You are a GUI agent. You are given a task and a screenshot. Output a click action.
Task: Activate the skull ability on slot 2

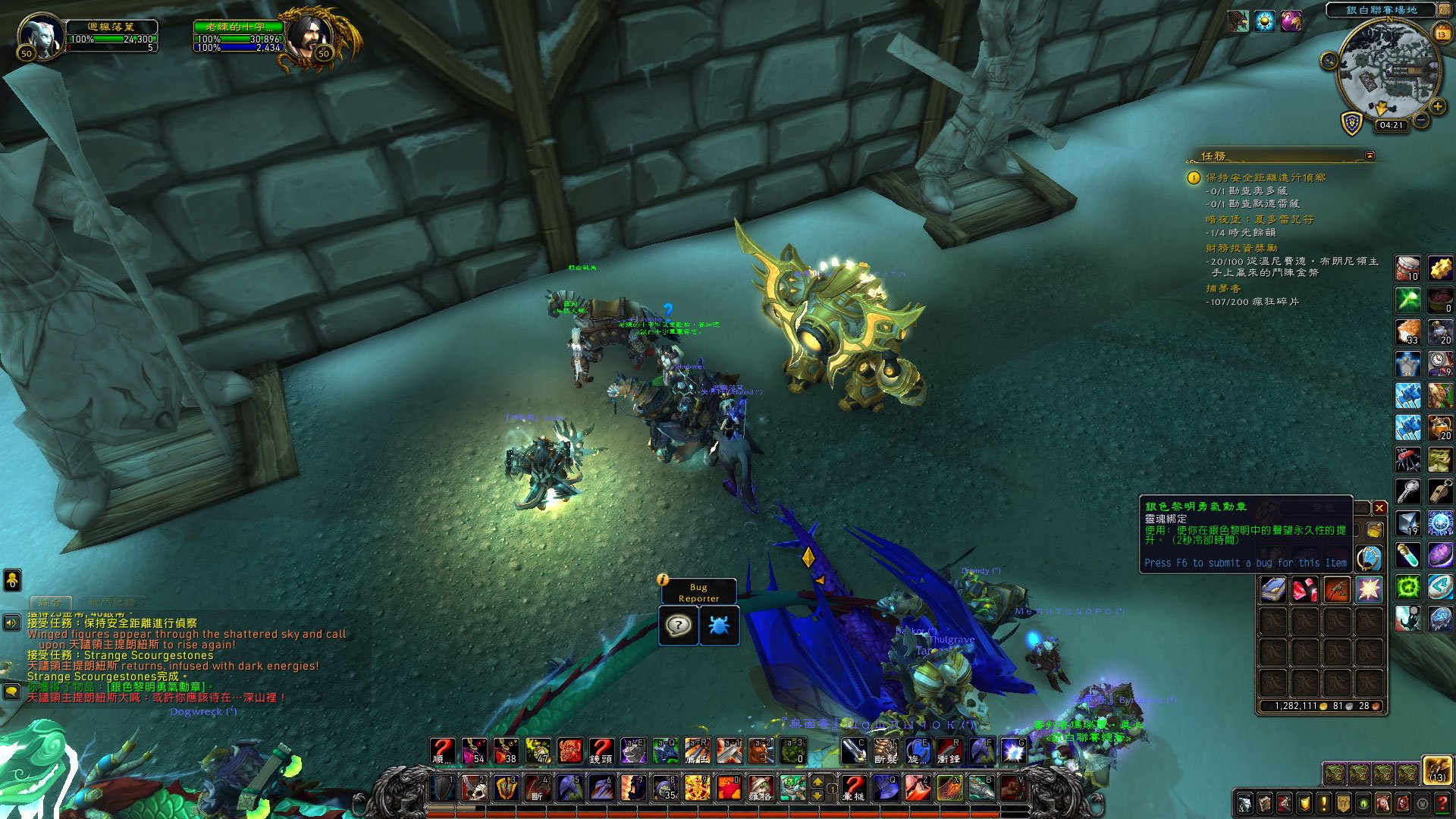point(475,788)
